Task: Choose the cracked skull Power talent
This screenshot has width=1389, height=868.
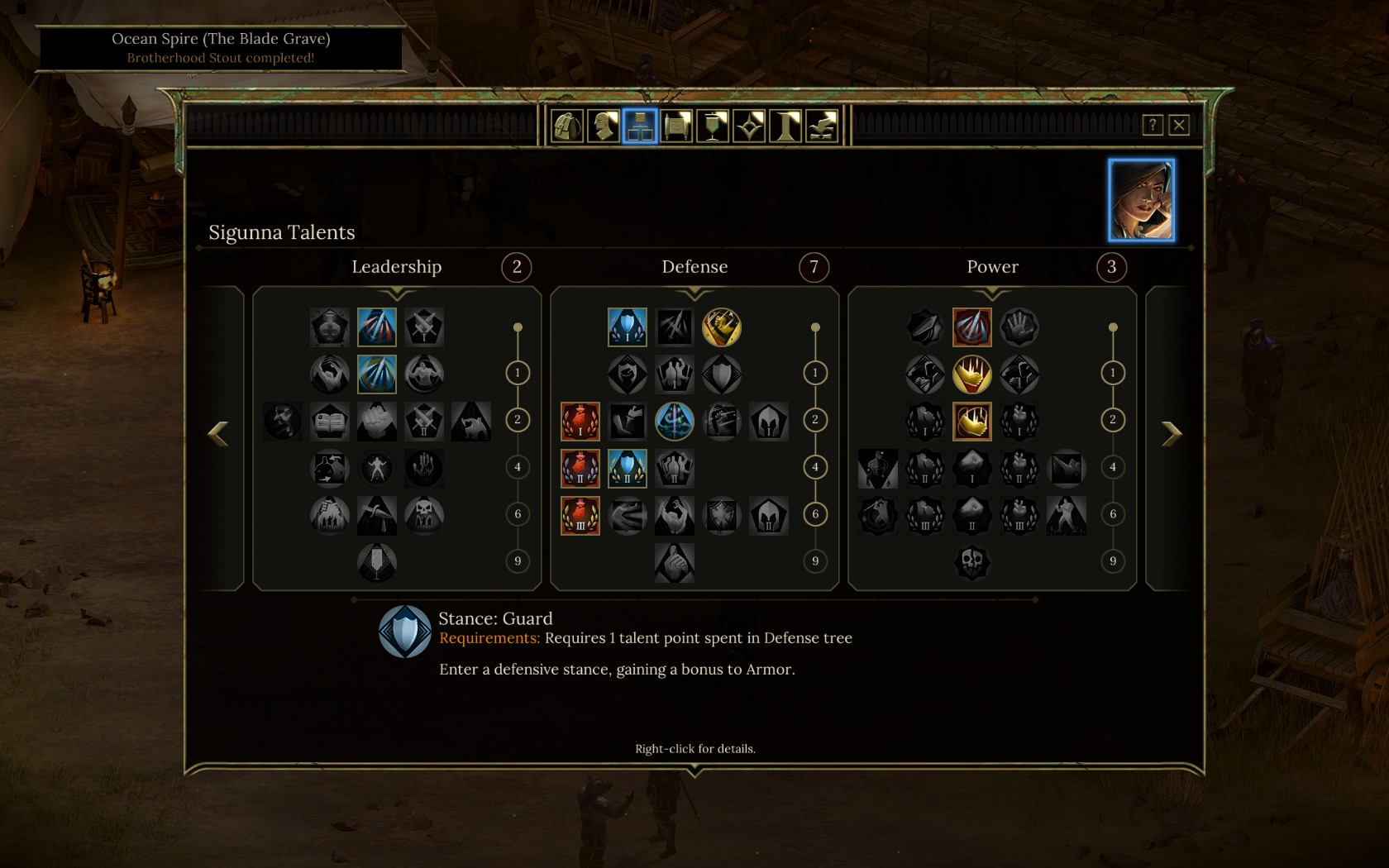Action: pos(971,562)
